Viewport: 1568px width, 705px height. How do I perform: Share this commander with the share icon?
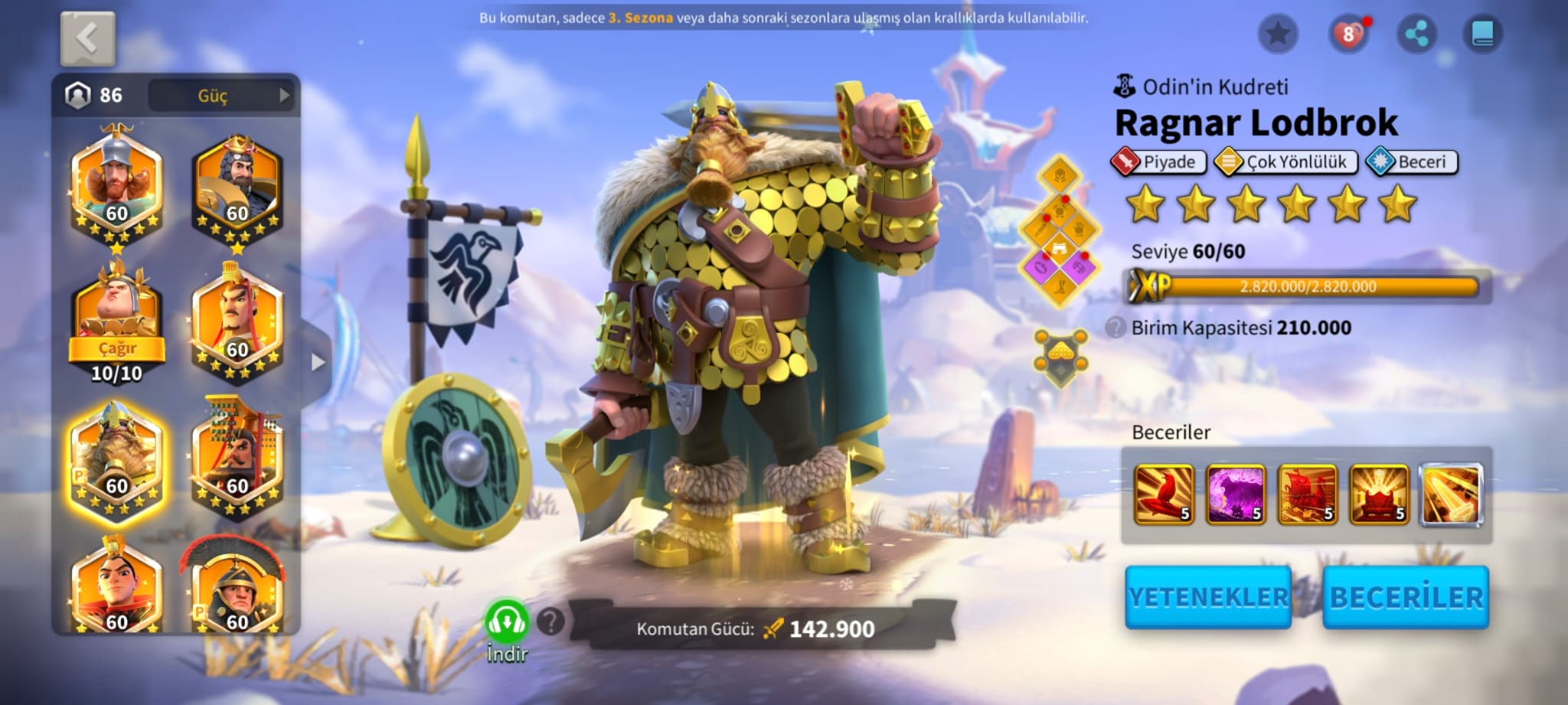click(x=1416, y=34)
